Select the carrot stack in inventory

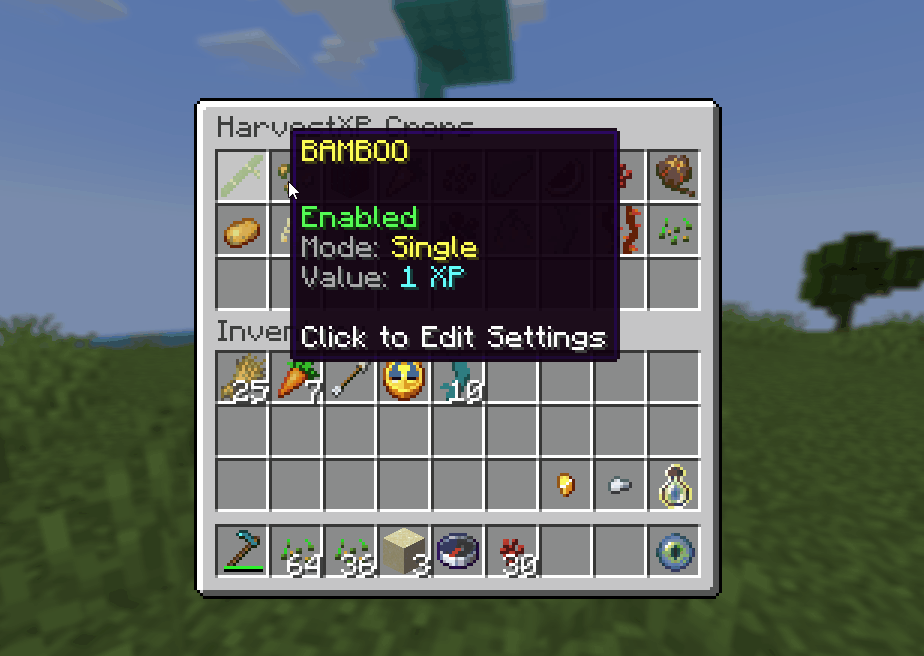(x=297, y=379)
